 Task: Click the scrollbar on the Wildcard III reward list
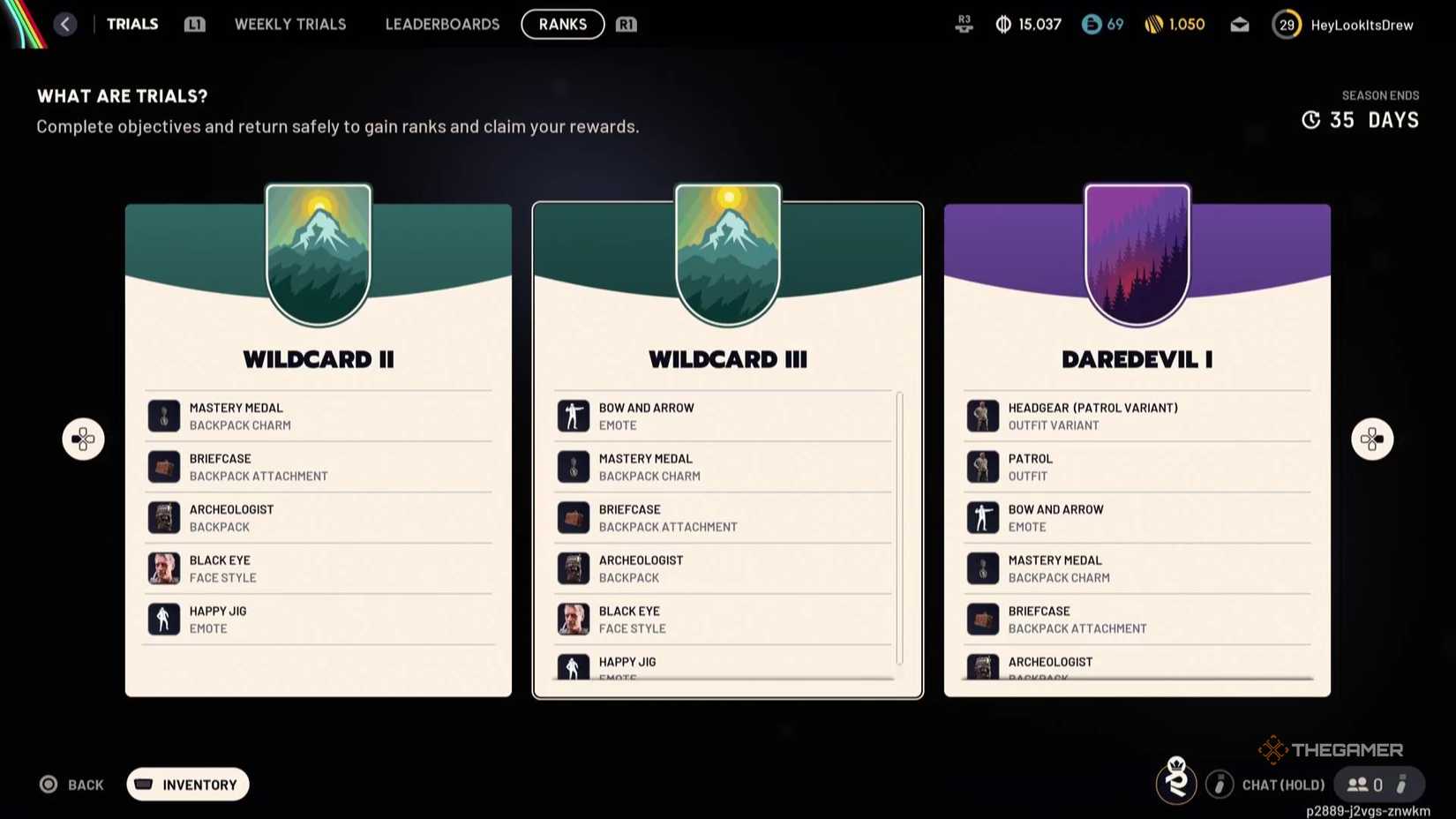tap(899, 530)
